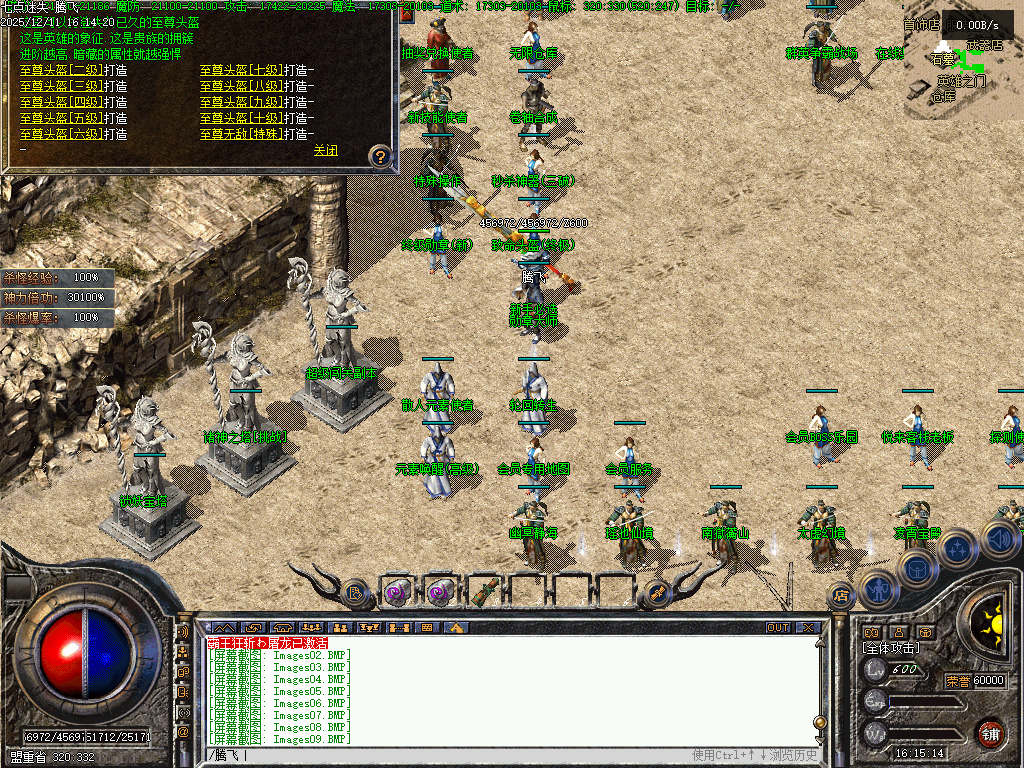Focus the chat input field
The image size is (1024, 768).
click(x=450, y=755)
